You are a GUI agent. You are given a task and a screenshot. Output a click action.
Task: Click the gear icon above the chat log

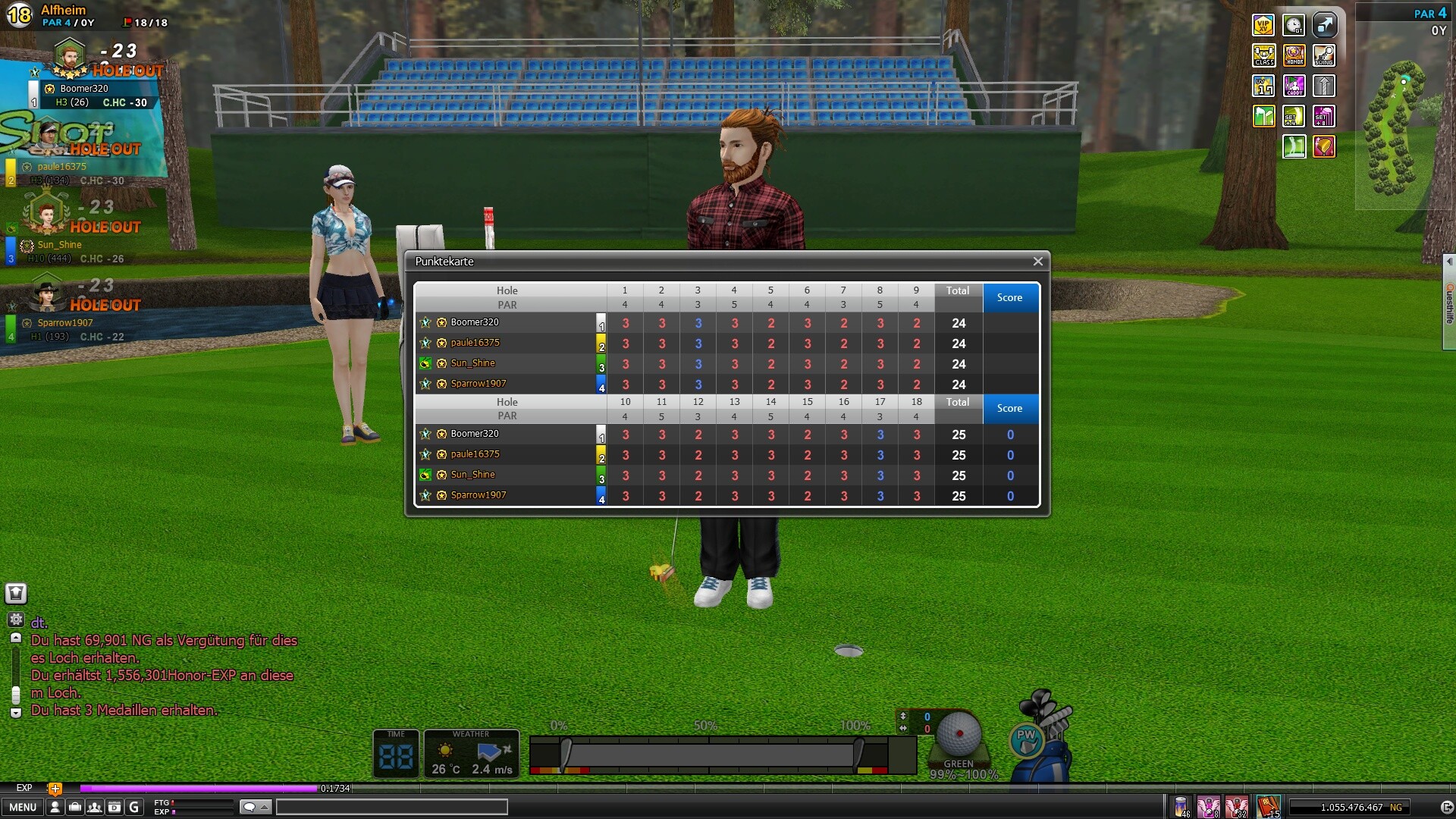[x=16, y=620]
